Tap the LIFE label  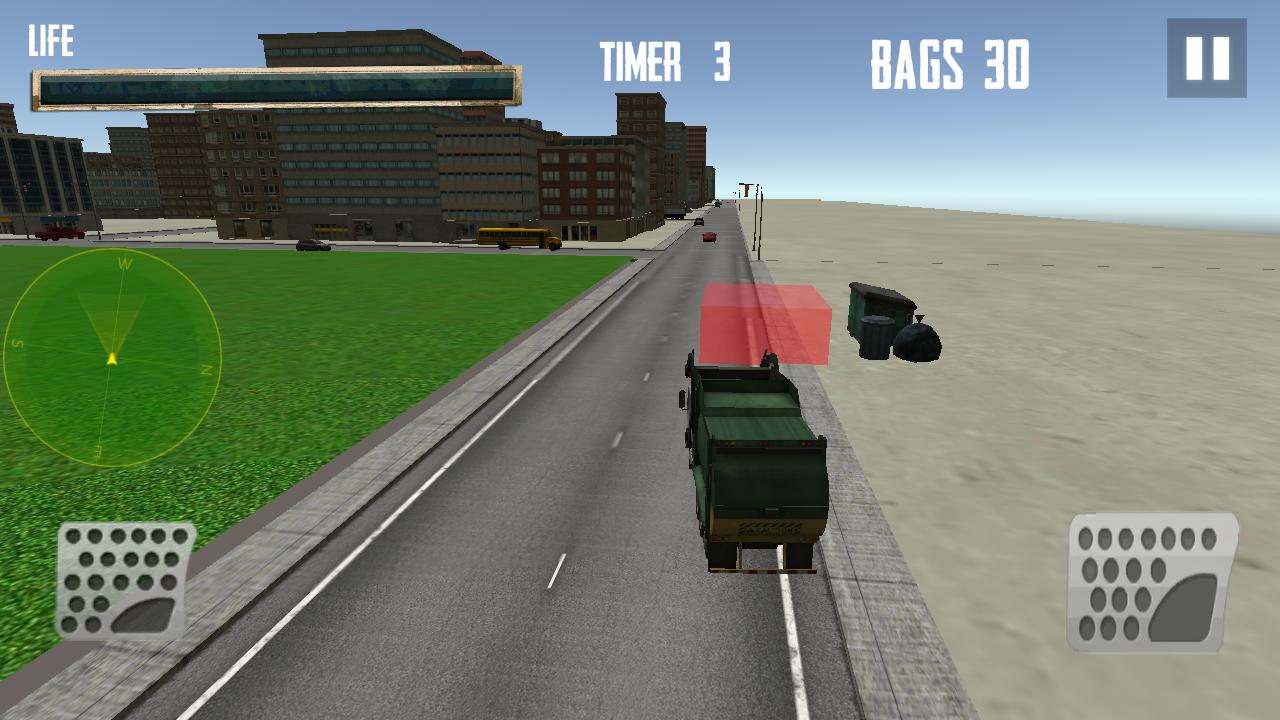click(53, 40)
